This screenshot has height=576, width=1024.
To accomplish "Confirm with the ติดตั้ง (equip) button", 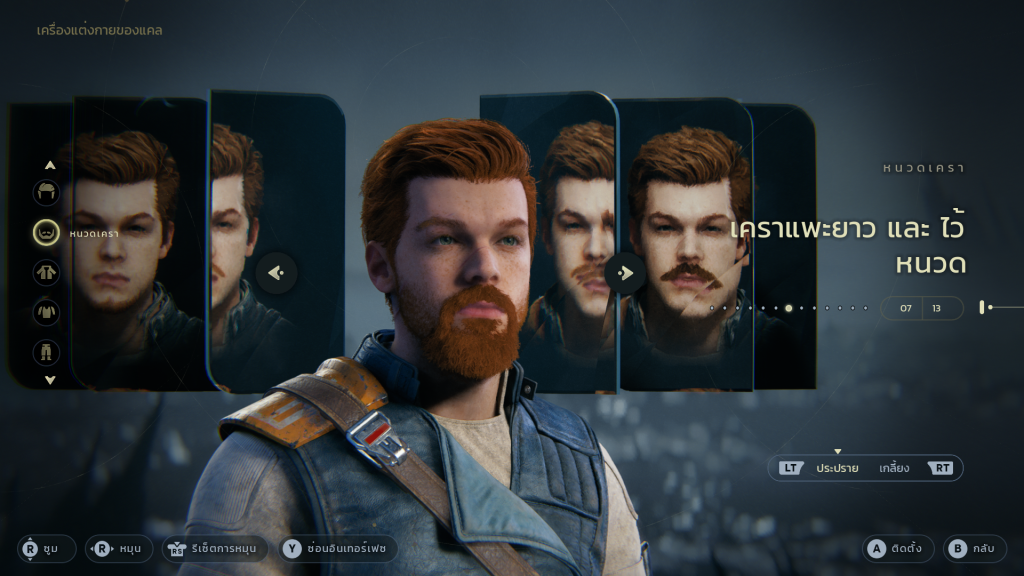I will 900,548.
